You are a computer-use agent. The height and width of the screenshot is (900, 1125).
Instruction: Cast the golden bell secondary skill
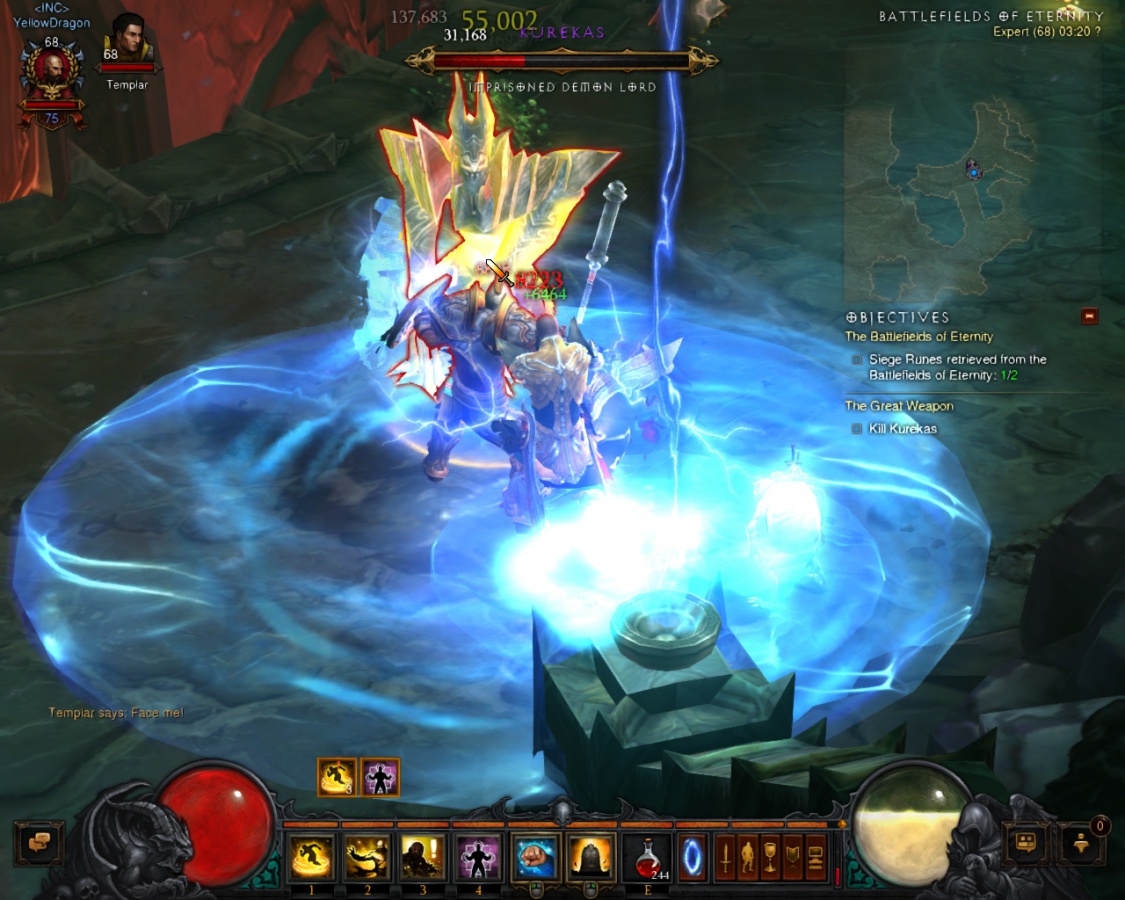(x=591, y=857)
